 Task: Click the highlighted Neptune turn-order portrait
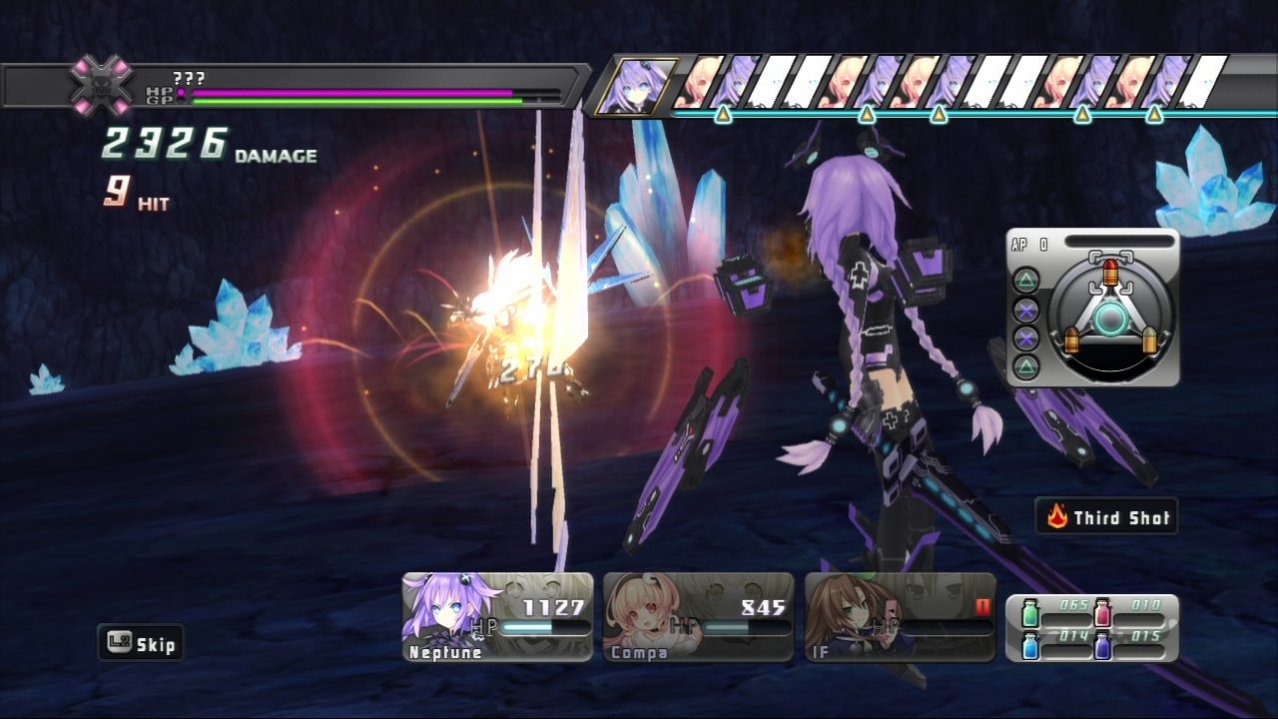pos(636,84)
